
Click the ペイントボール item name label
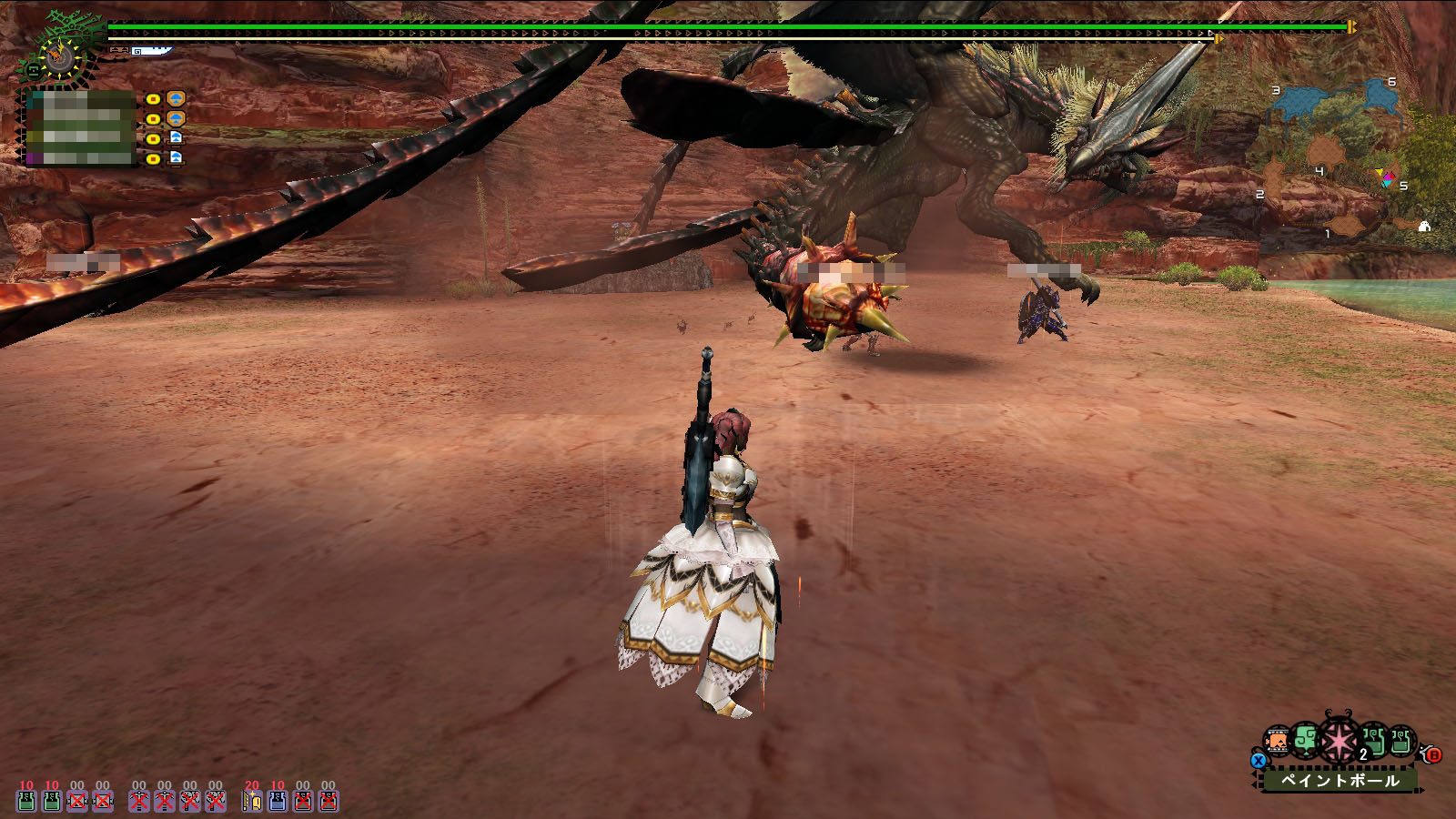(1340, 780)
